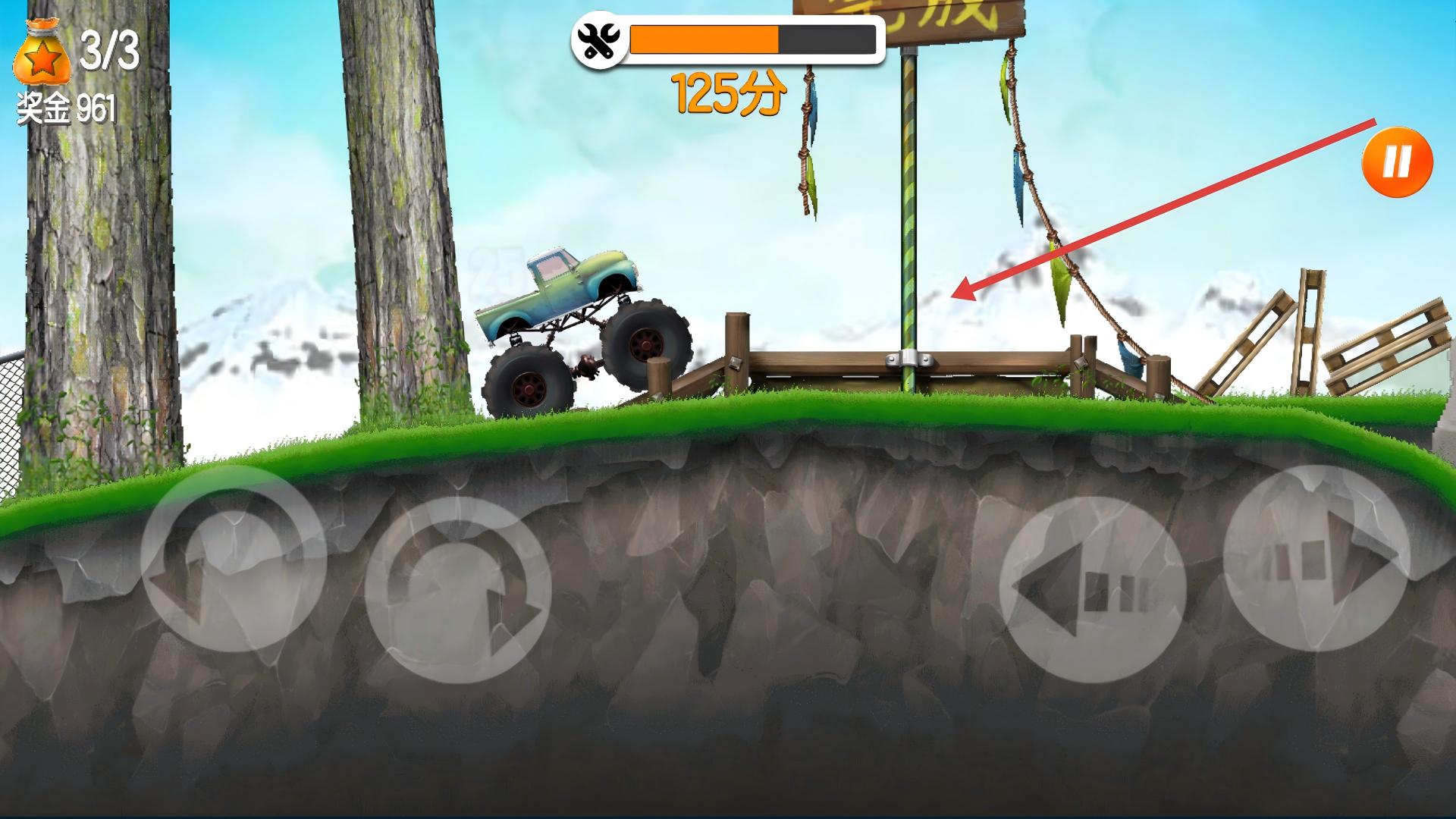Image resolution: width=1456 pixels, height=819 pixels.
Task: Tilt the truck counterclockwise
Action: coord(233,559)
